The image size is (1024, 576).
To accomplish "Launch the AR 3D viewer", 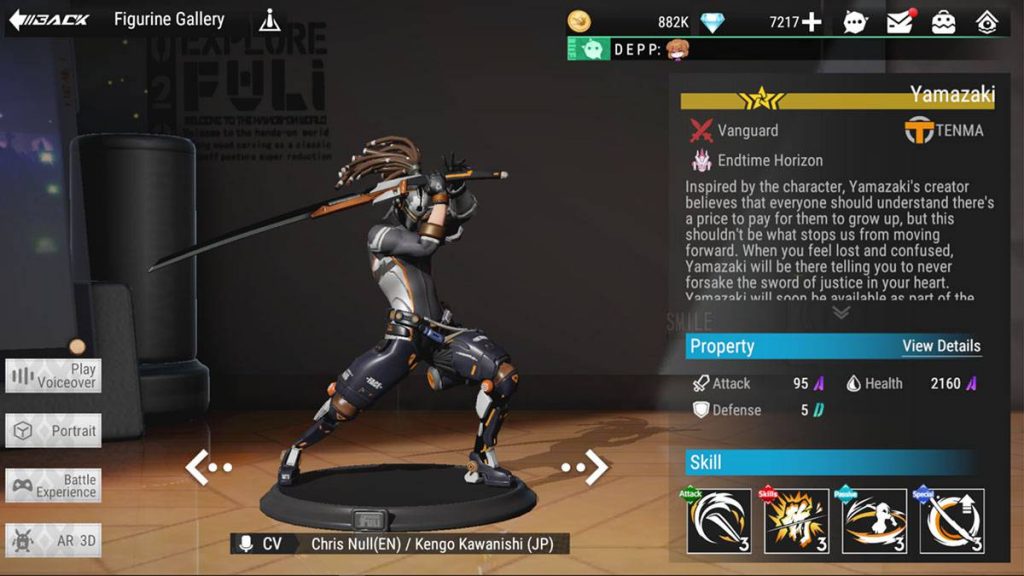I will click(x=53, y=541).
